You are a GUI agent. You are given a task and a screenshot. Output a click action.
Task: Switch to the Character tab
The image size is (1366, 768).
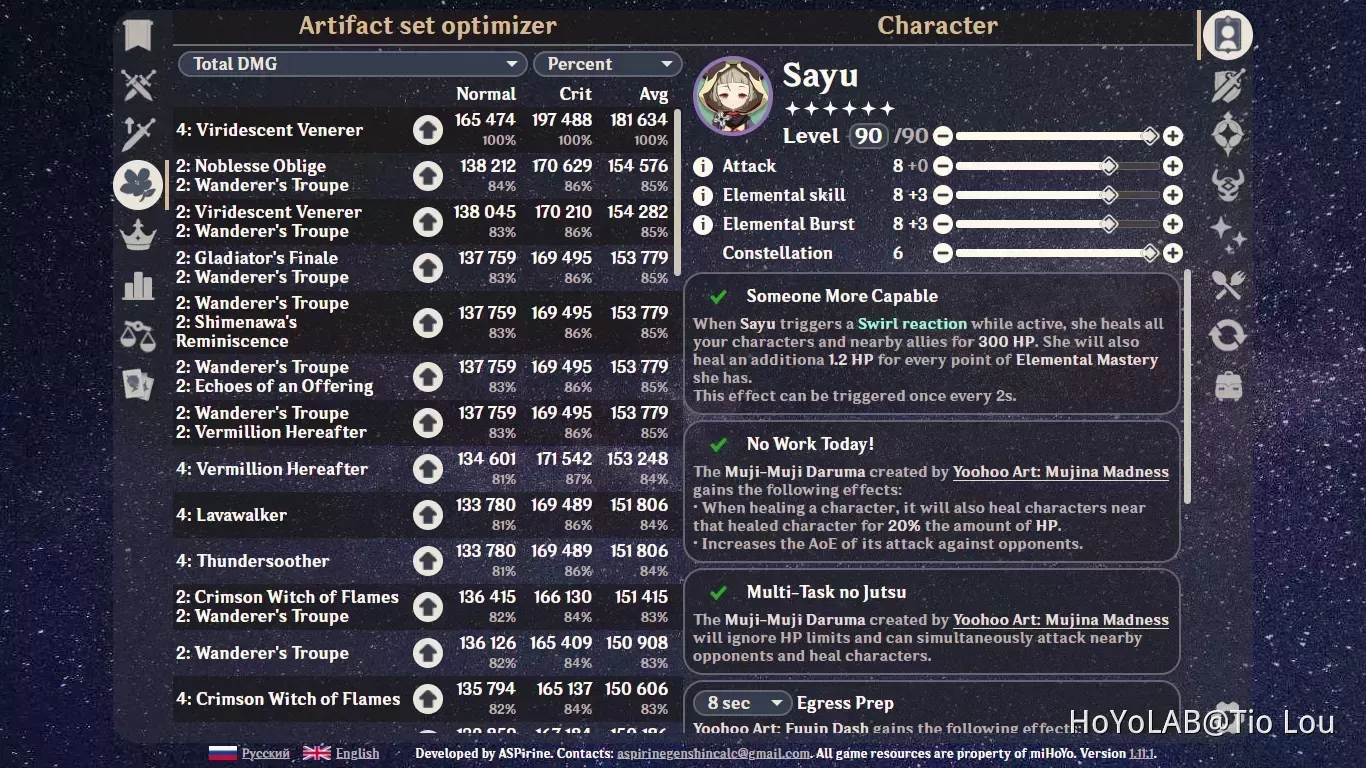(937, 25)
